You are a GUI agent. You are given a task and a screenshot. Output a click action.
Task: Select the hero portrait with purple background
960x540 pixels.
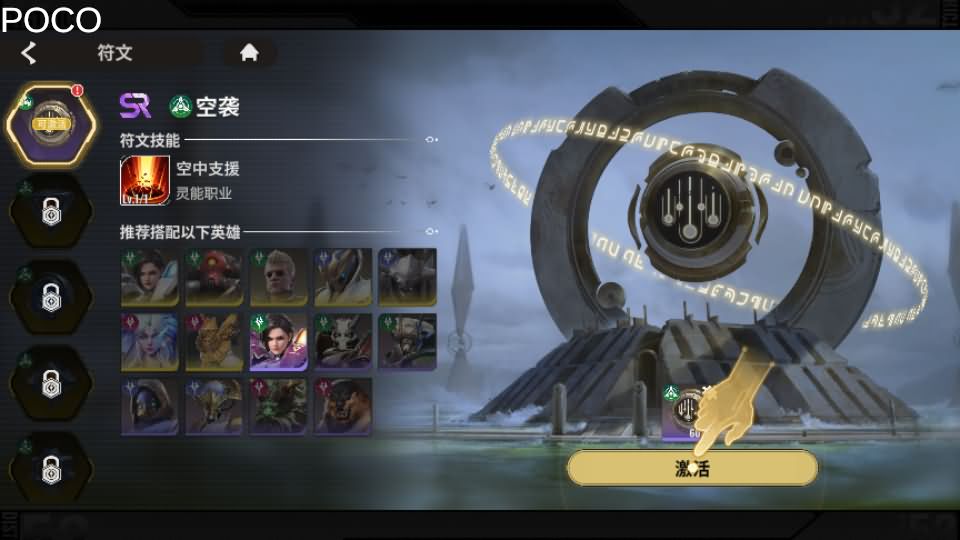tap(278, 342)
